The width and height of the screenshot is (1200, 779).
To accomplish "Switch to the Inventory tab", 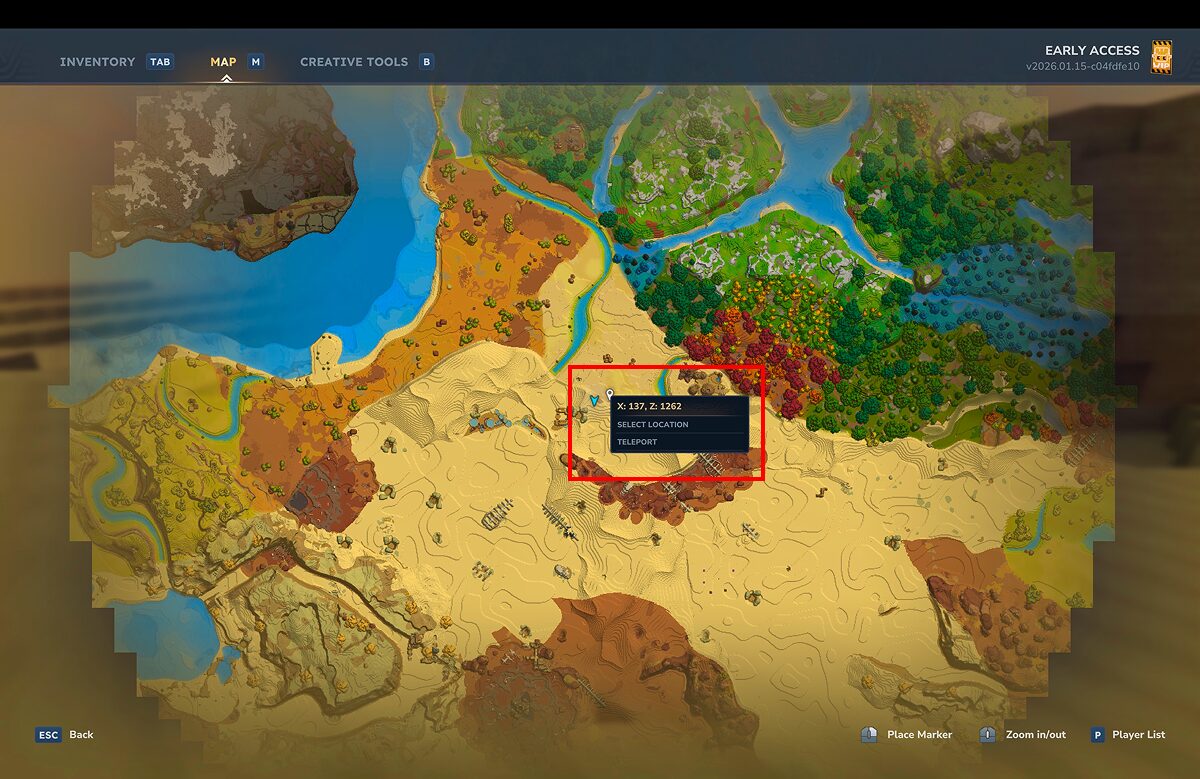I will click(97, 62).
